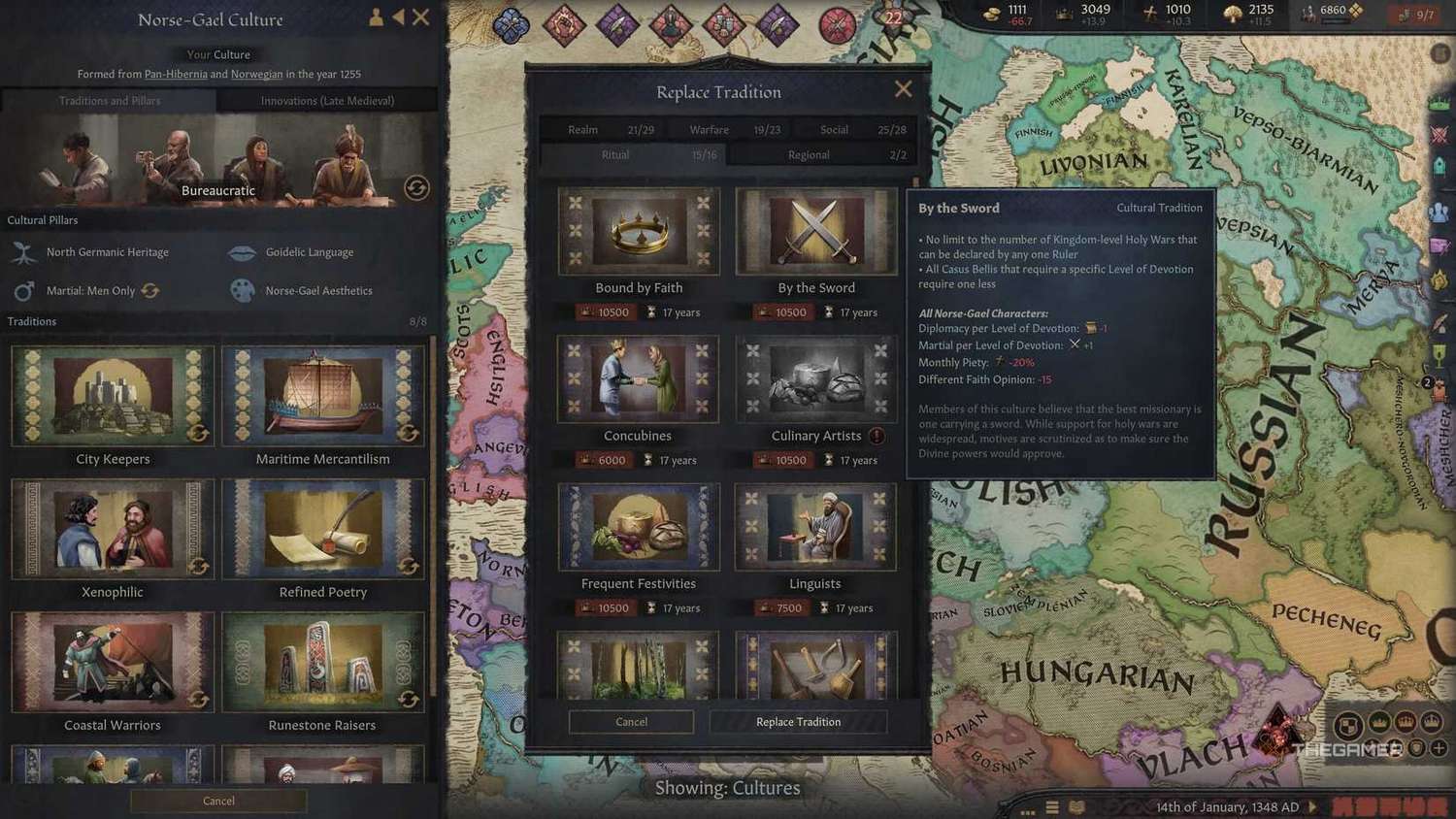1456x819 pixels.
Task: Choose the Culinary Artists tradition
Action: tap(816, 379)
